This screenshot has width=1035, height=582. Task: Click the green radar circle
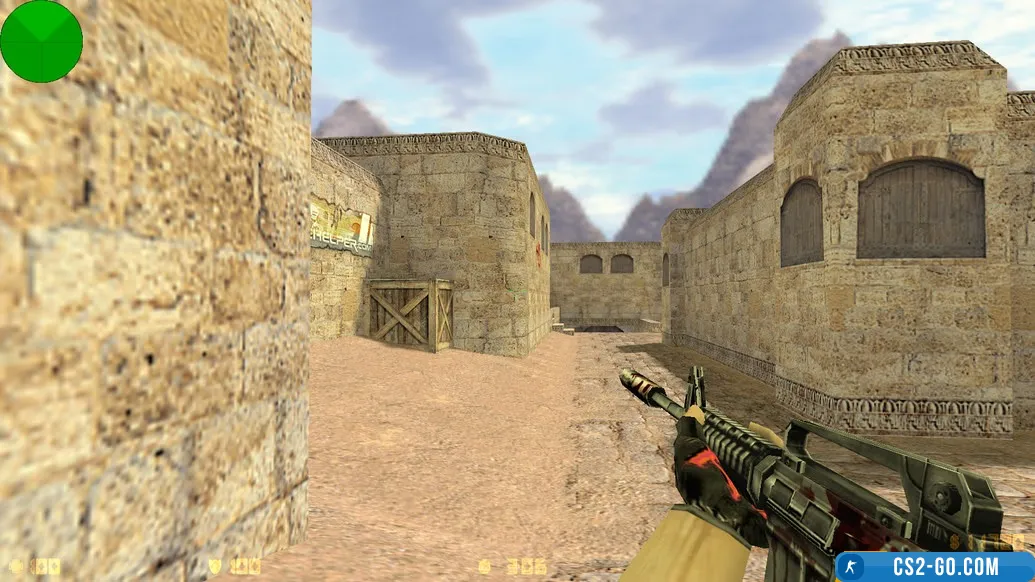(41, 41)
